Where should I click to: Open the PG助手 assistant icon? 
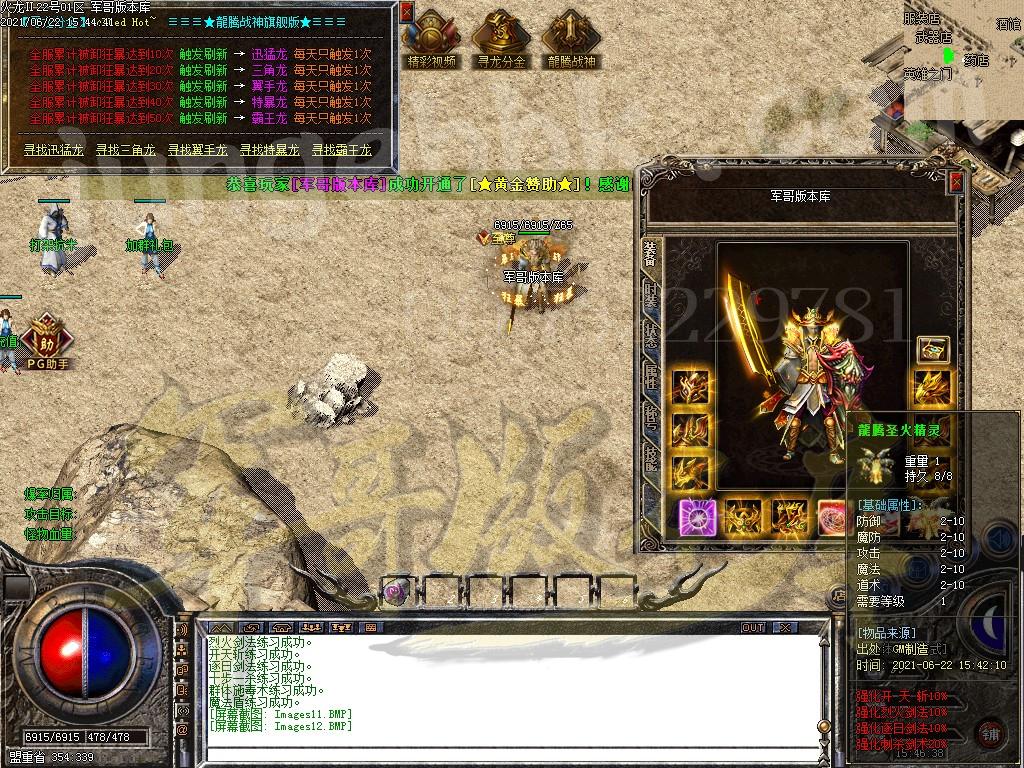[48, 342]
